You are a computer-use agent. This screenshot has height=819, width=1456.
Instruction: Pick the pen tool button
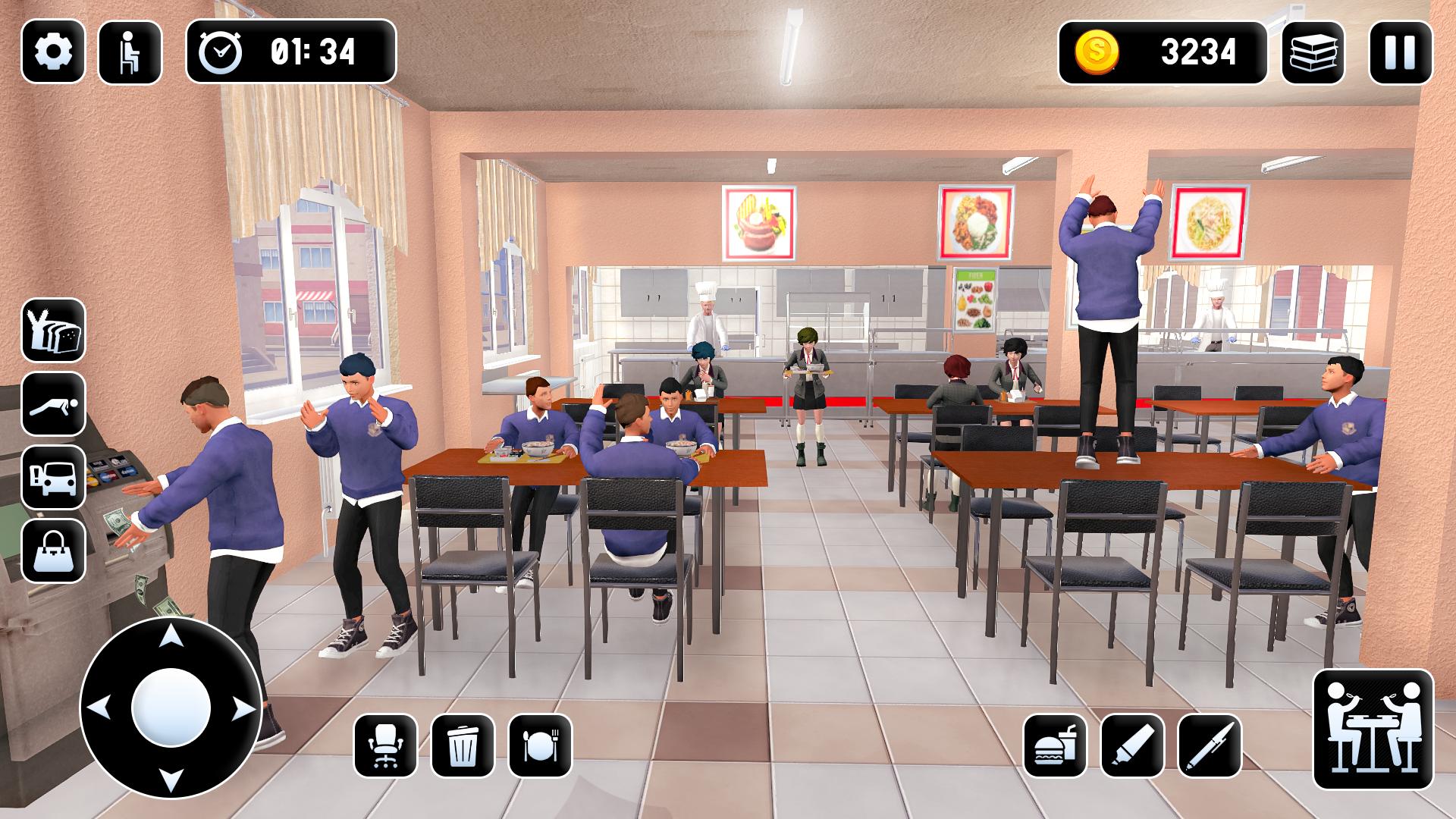pos(1210,745)
